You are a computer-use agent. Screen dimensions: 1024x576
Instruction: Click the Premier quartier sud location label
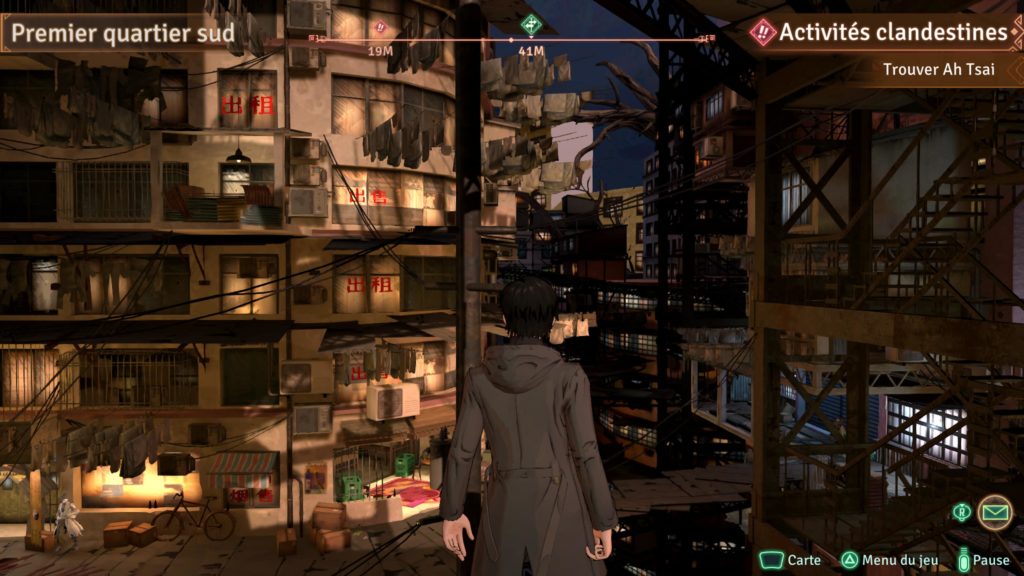coord(123,33)
